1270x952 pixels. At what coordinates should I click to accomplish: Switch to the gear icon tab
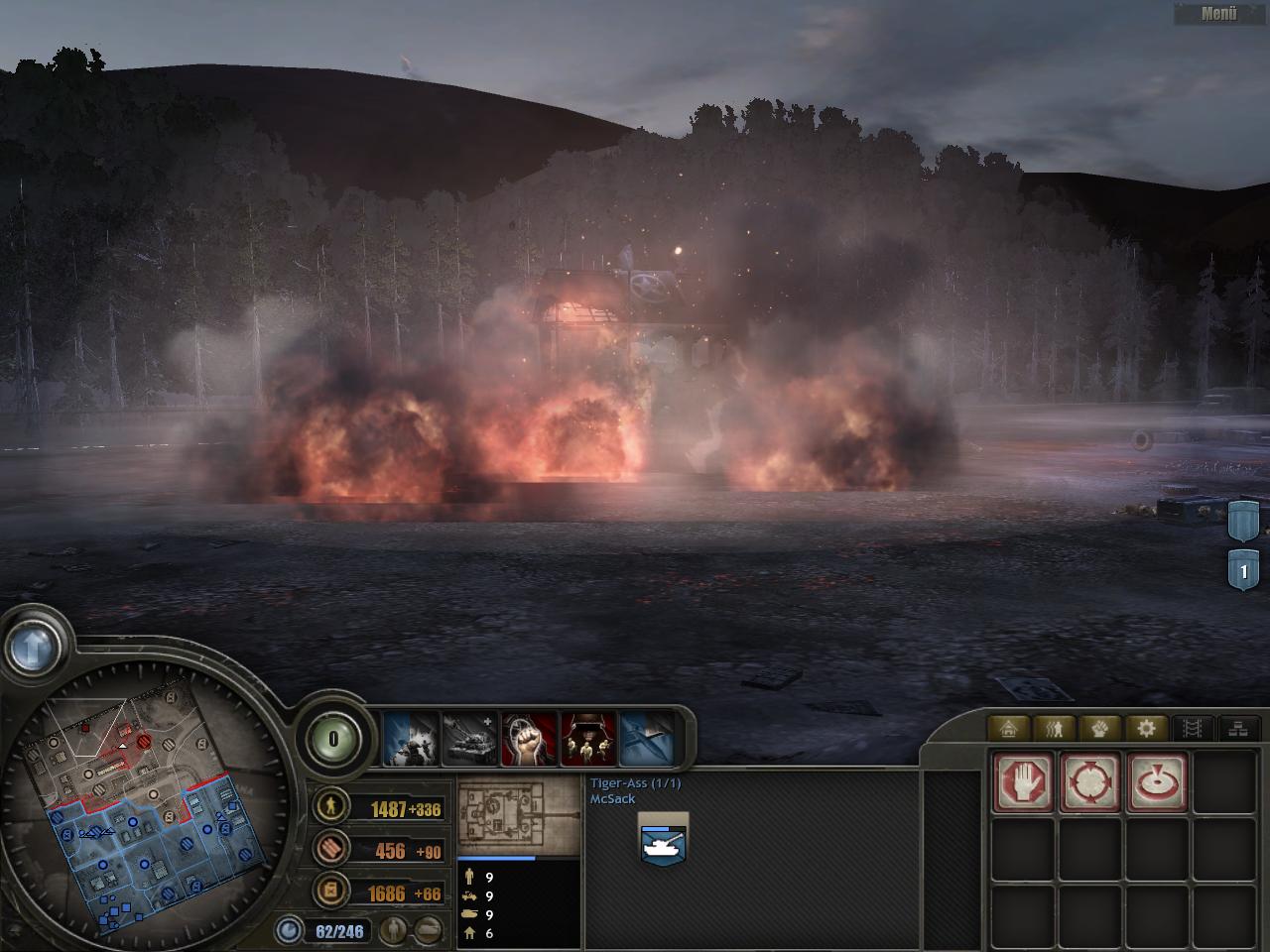coord(1147,729)
